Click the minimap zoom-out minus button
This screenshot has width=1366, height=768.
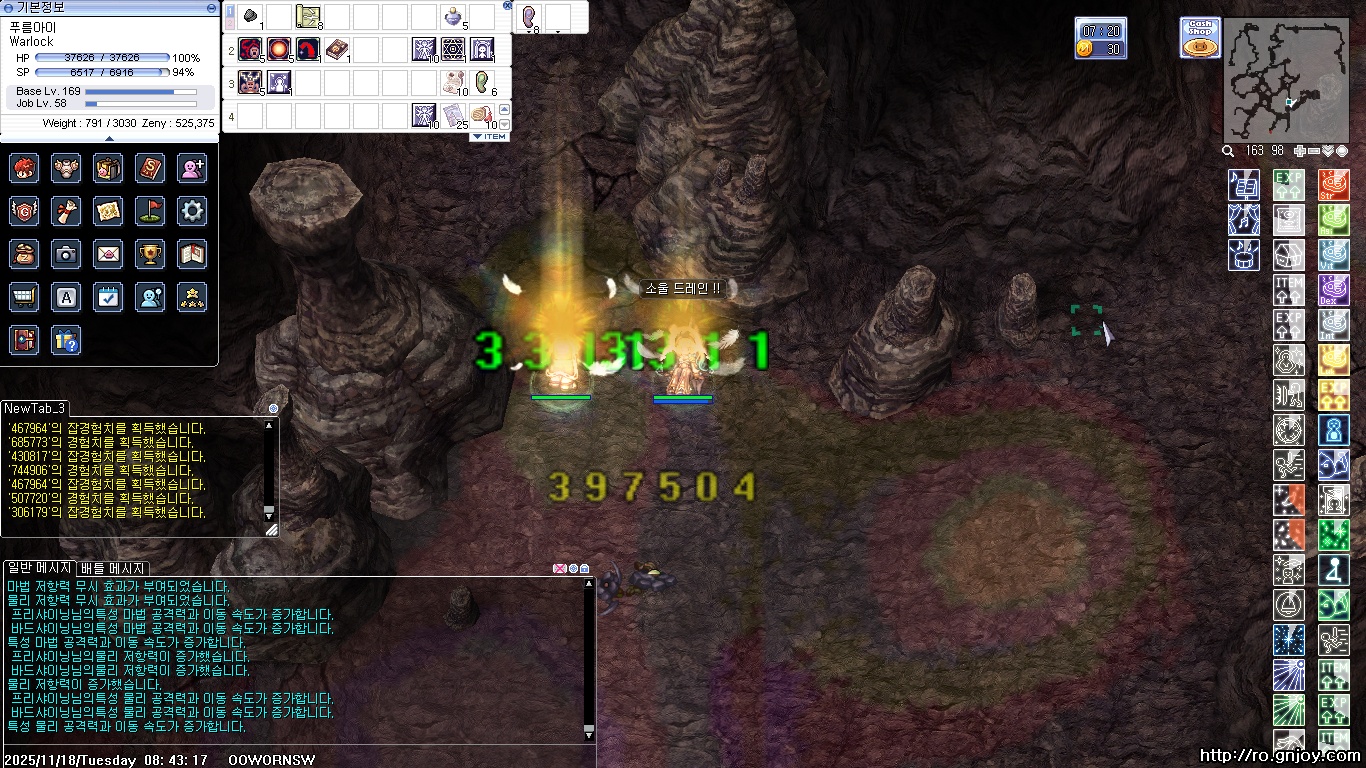(1314, 151)
